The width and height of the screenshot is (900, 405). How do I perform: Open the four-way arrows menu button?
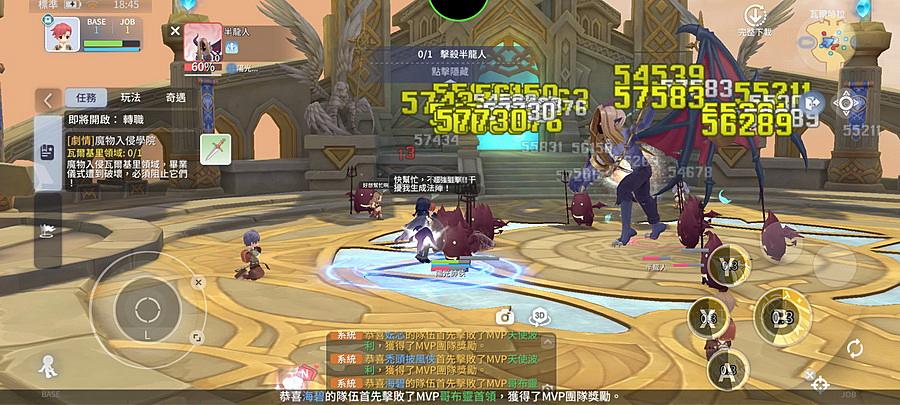[x=846, y=102]
